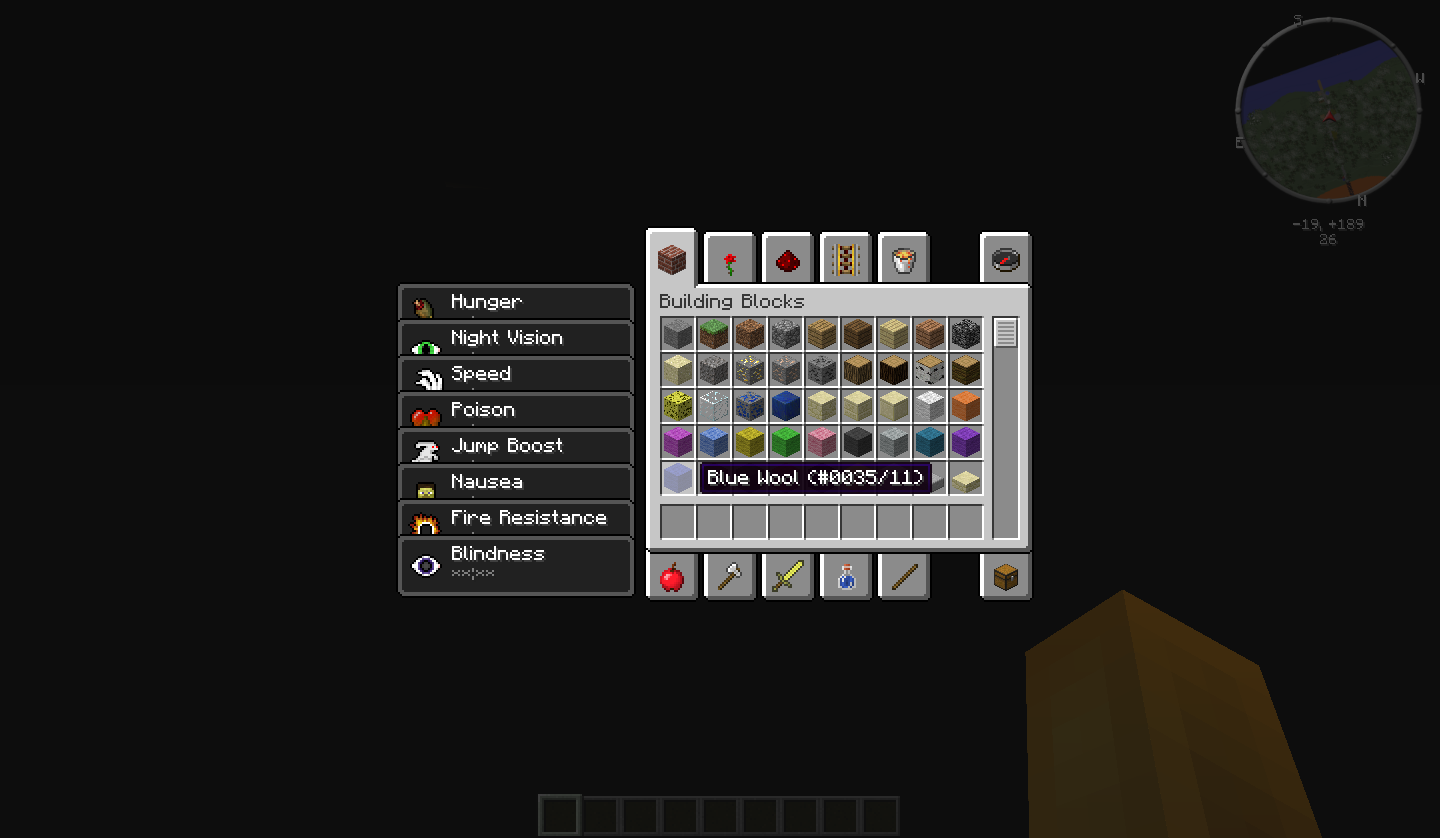The height and width of the screenshot is (838, 1440).
Task: Open the Search Items tab (compass icon)
Action: point(1005,258)
